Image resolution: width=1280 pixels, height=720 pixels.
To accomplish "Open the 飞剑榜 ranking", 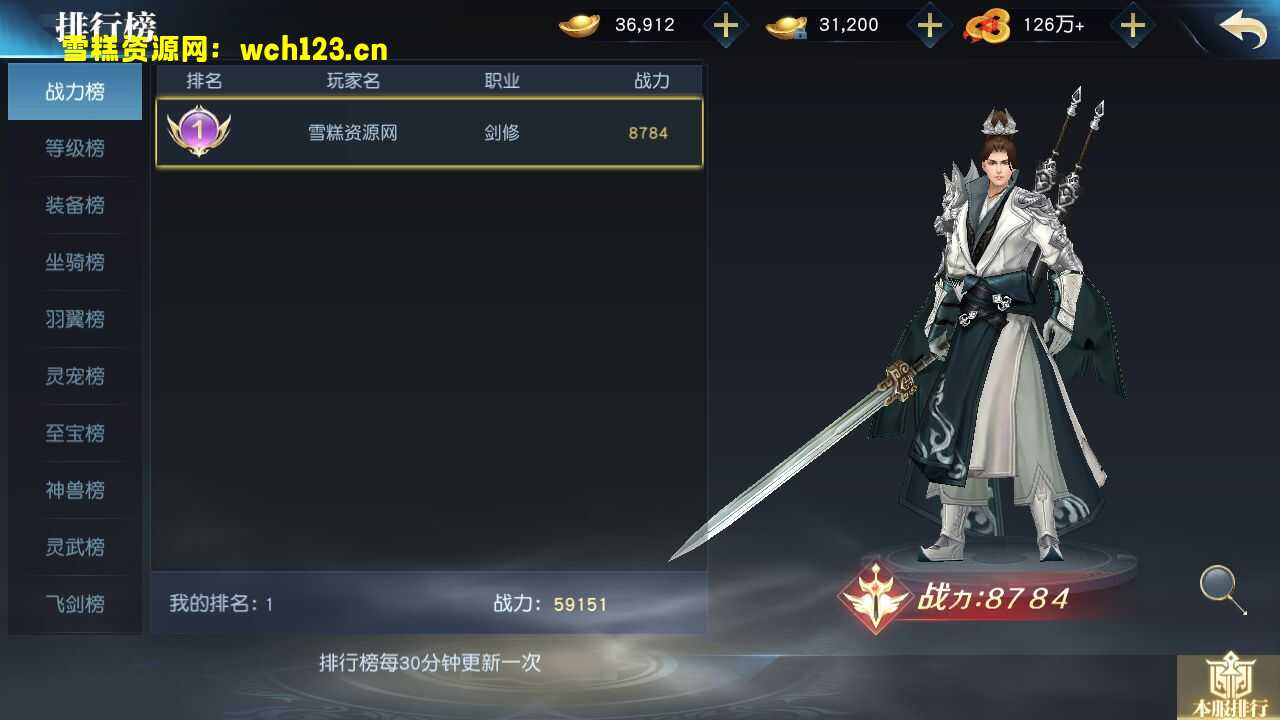I will 74,604.
